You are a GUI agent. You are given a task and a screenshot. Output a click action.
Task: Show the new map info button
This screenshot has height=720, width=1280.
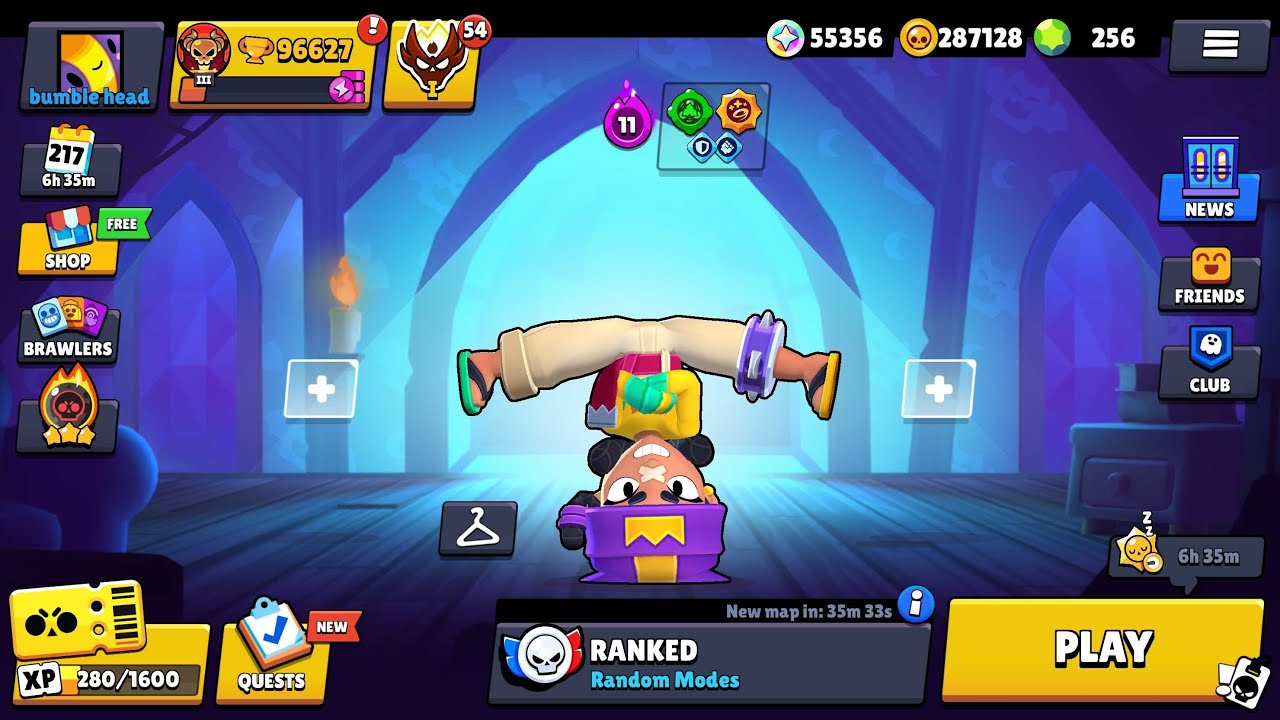pyautogui.click(x=915, y=604)
